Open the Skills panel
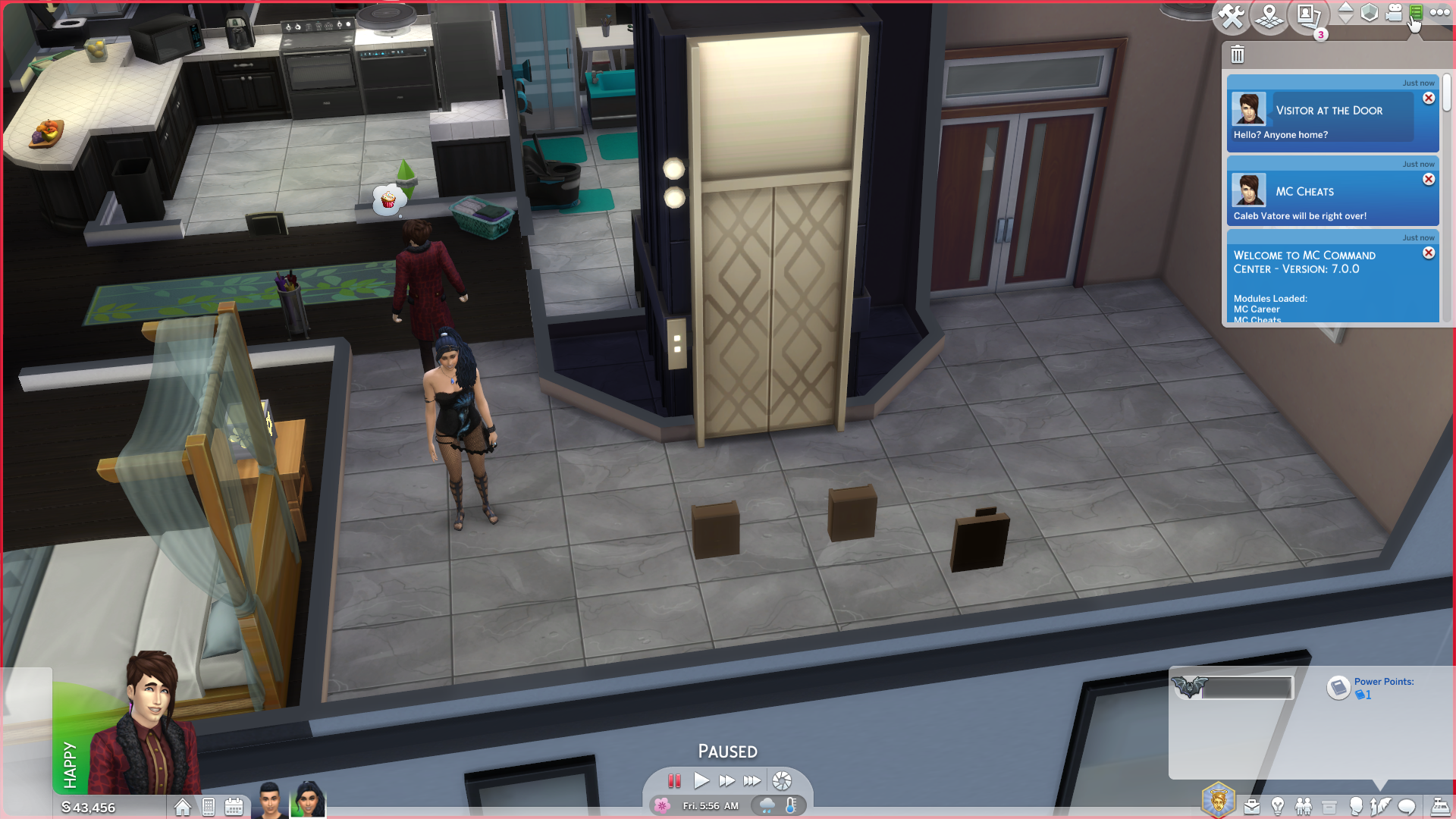 pyautogui.click(x=1380, y=805)
